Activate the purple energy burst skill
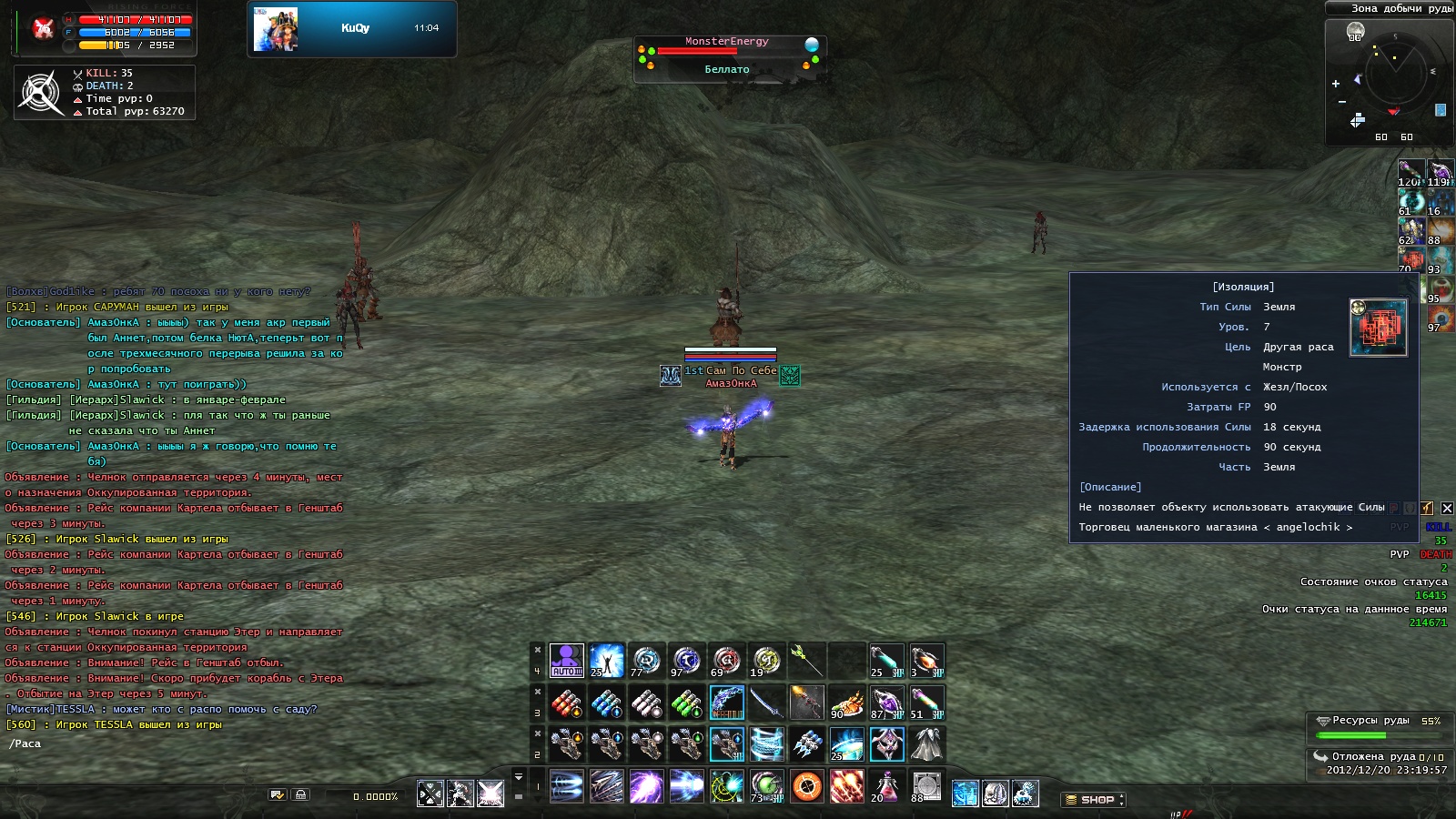The image size is (1456, 819). (x=646, y=786)
